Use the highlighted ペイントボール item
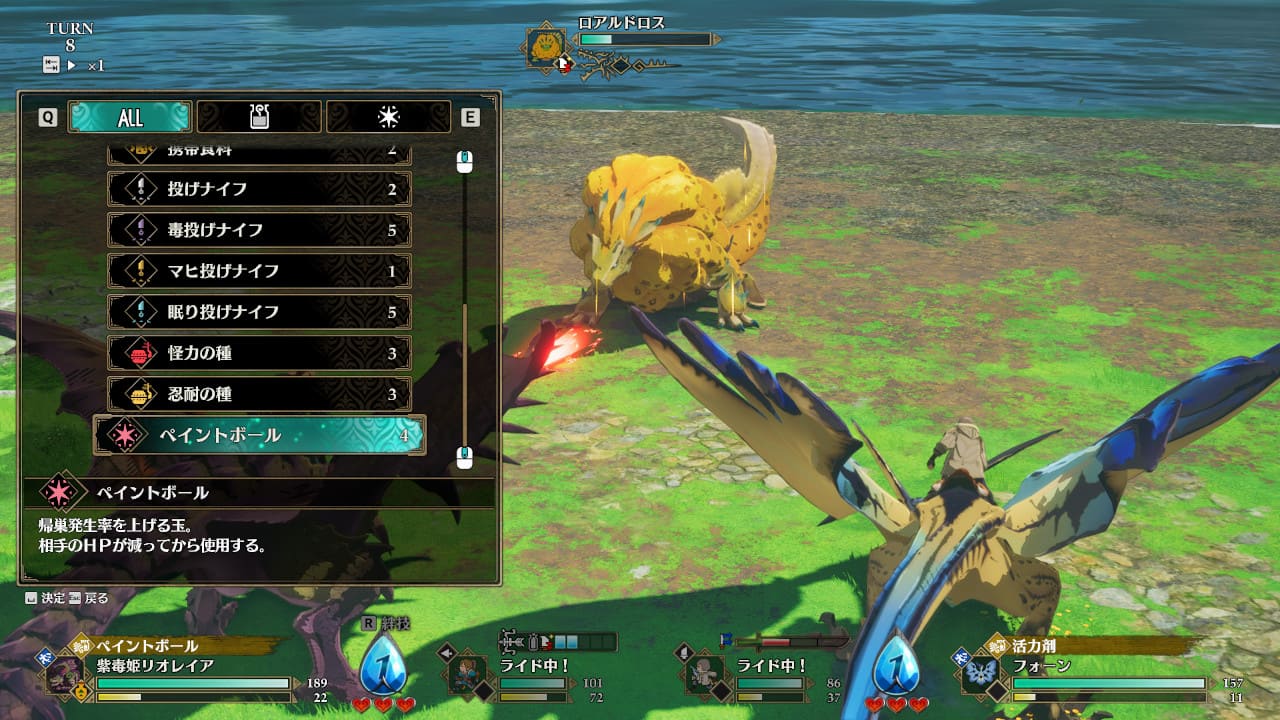 click(x=260, y=435)
